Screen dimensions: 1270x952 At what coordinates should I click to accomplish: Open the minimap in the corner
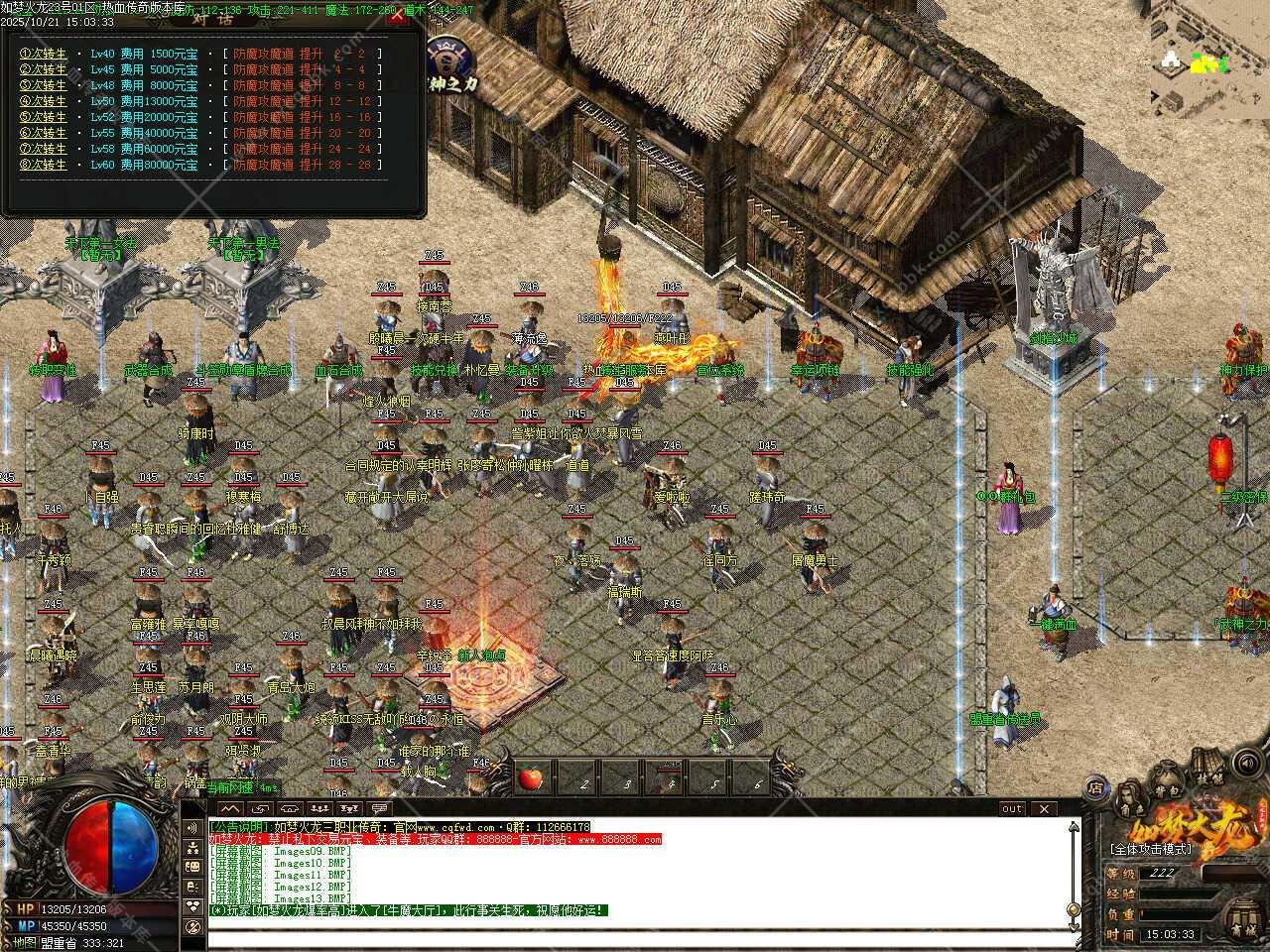pyautogui.click(x=1208, y=59)
